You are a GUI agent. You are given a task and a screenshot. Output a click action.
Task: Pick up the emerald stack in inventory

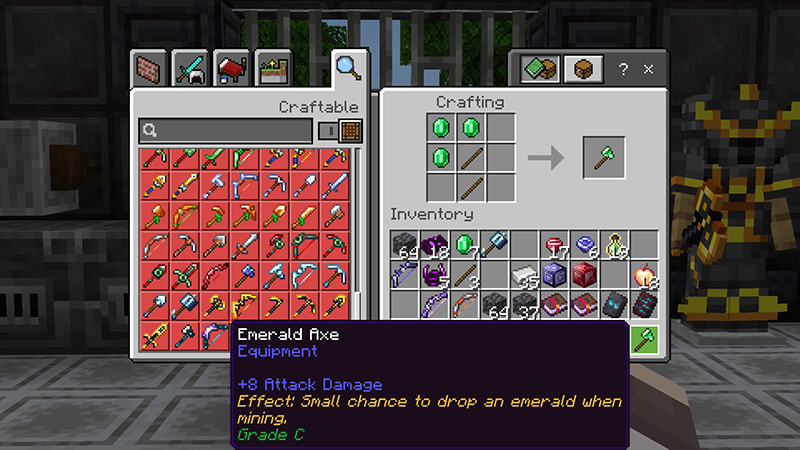tap(465, 245)
